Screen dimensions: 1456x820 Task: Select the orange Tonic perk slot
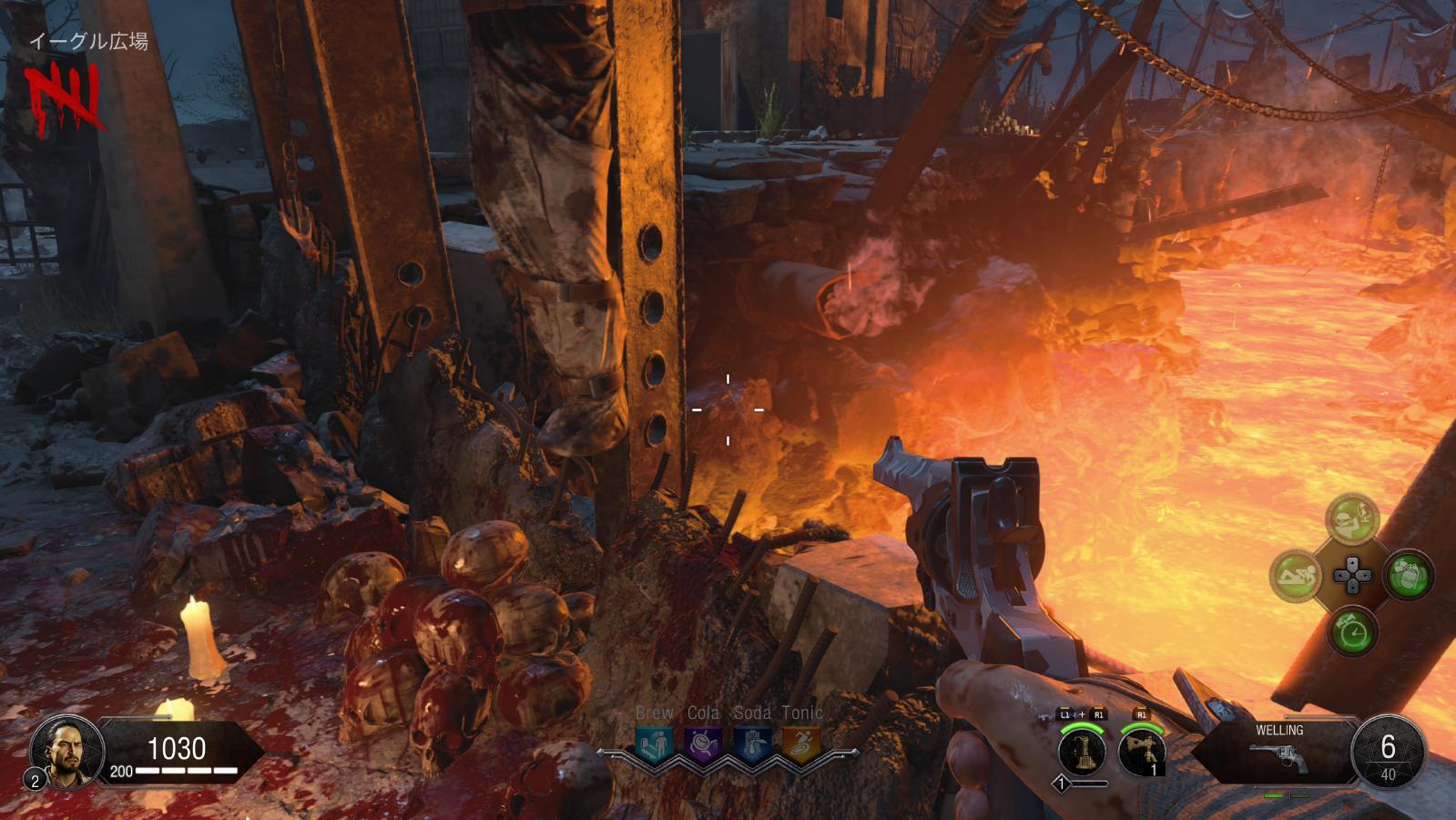point(801,744)
